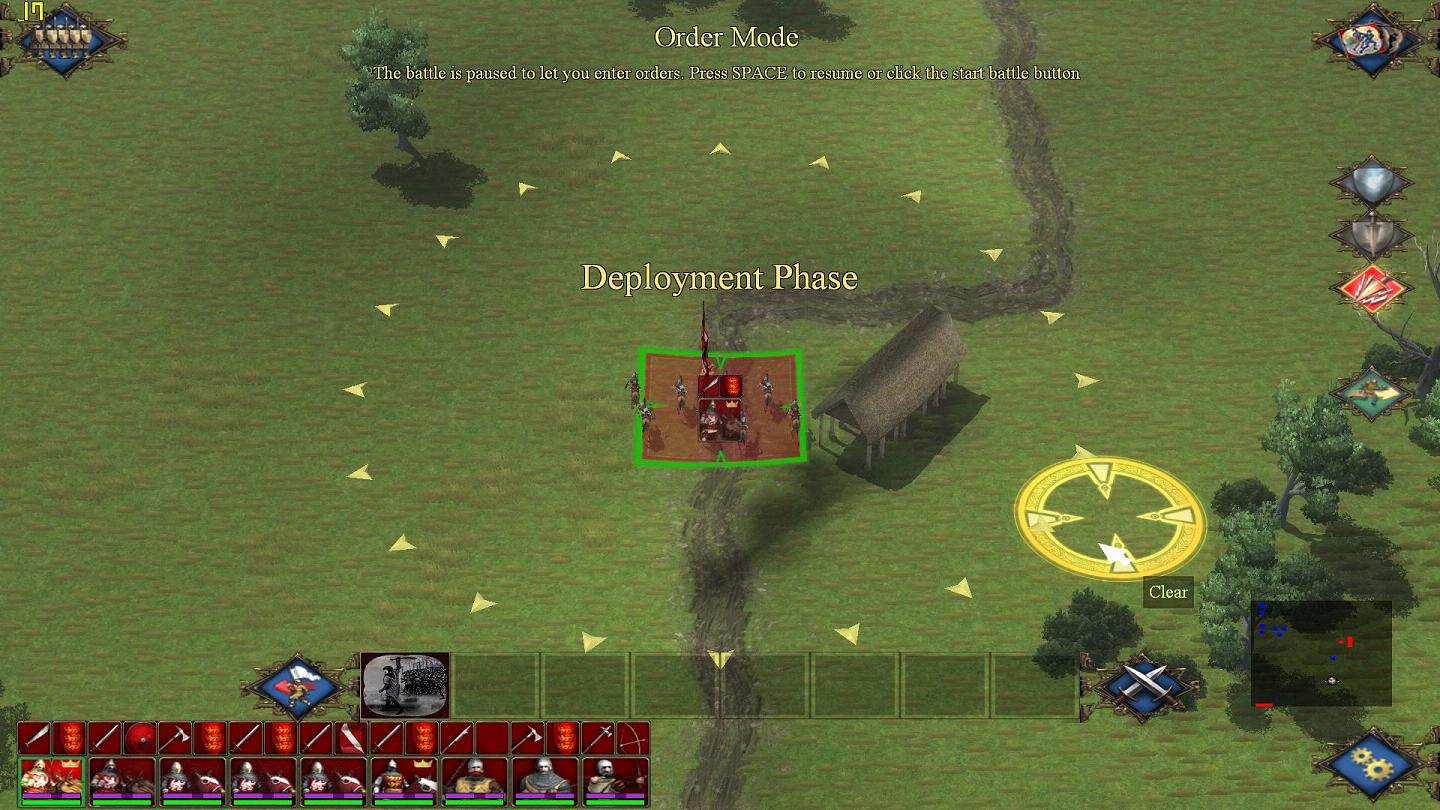Open the diamond emblem button top-right
Viewport: 1440px width, 810px height.
pos(1372,40)
